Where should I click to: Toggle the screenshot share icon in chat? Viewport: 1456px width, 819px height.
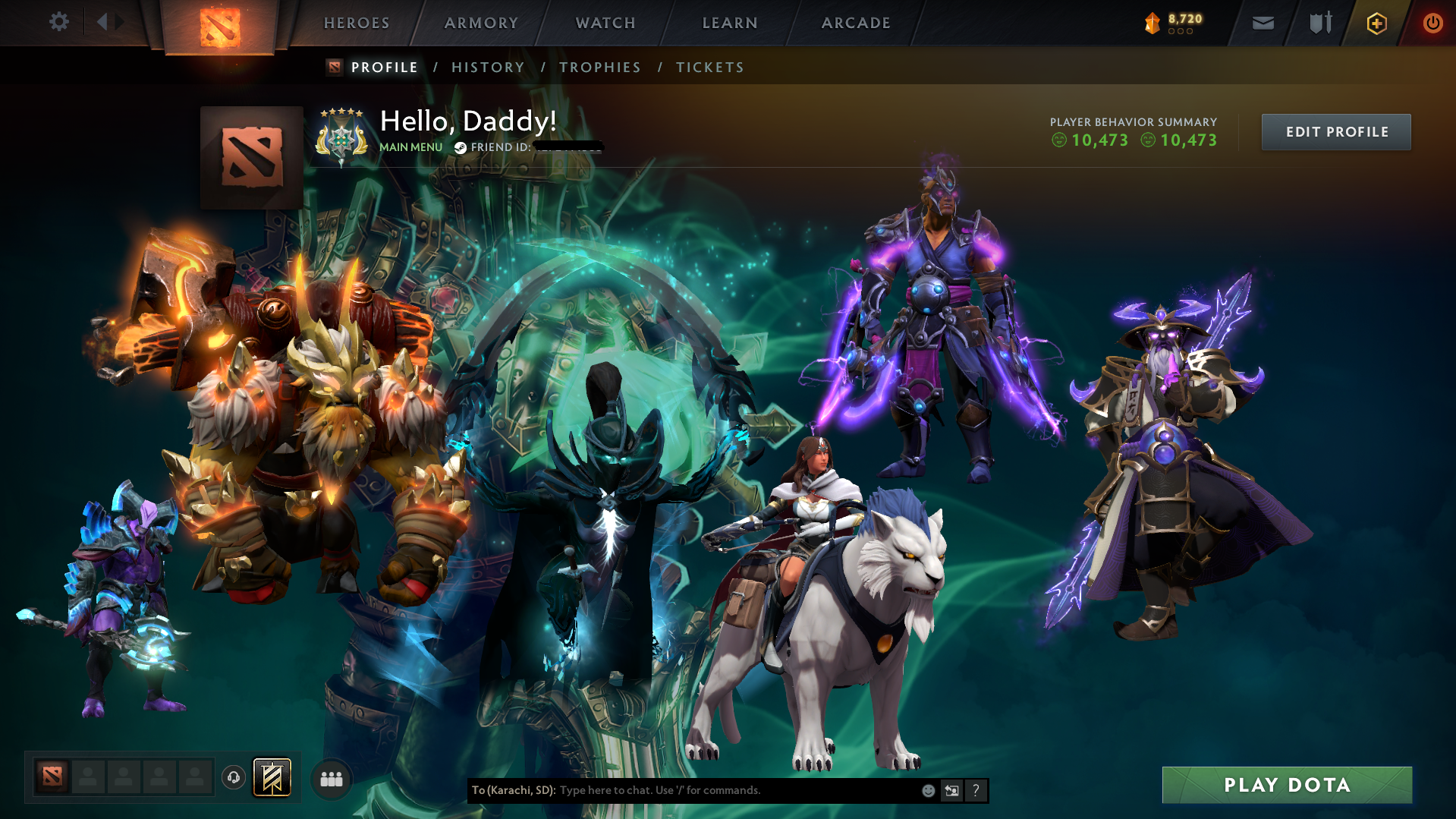(x=952, y=790)
